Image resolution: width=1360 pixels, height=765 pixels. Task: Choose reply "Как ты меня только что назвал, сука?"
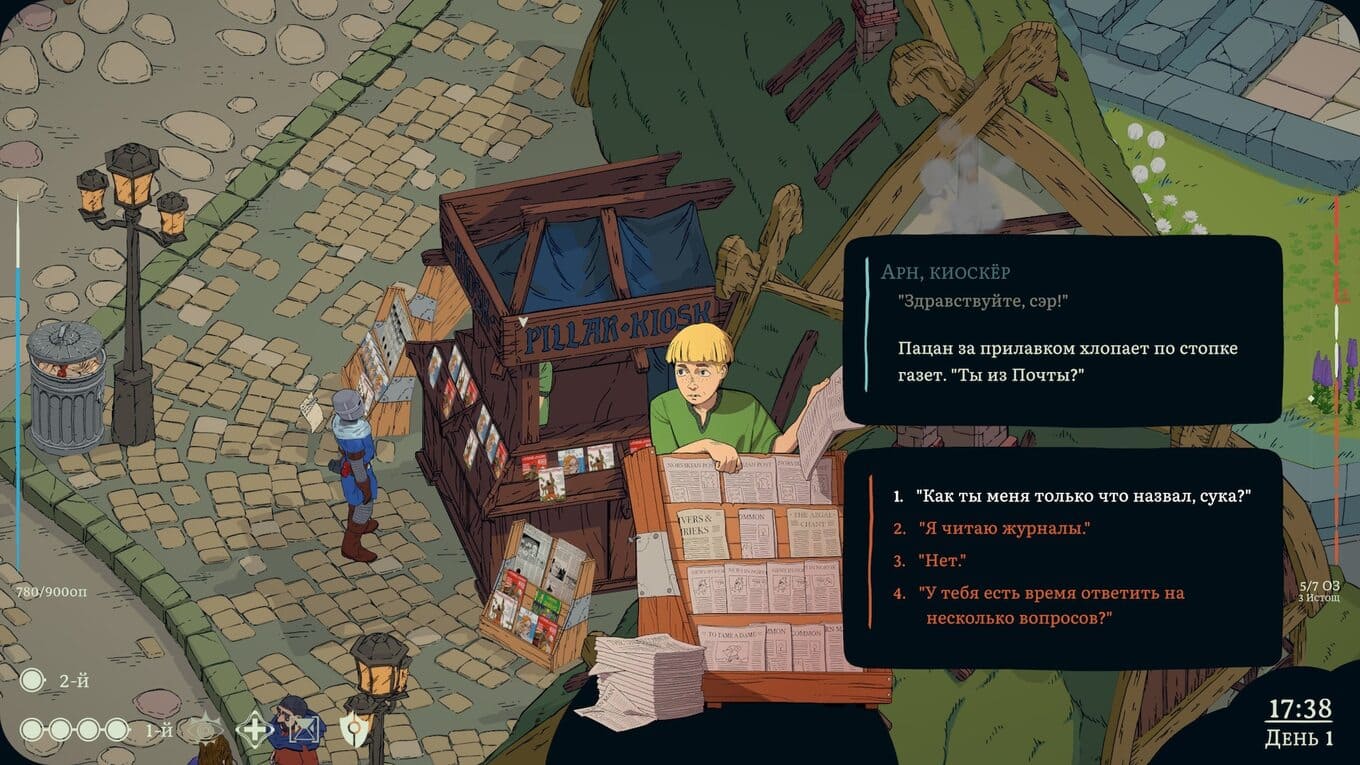point(1083,496)
